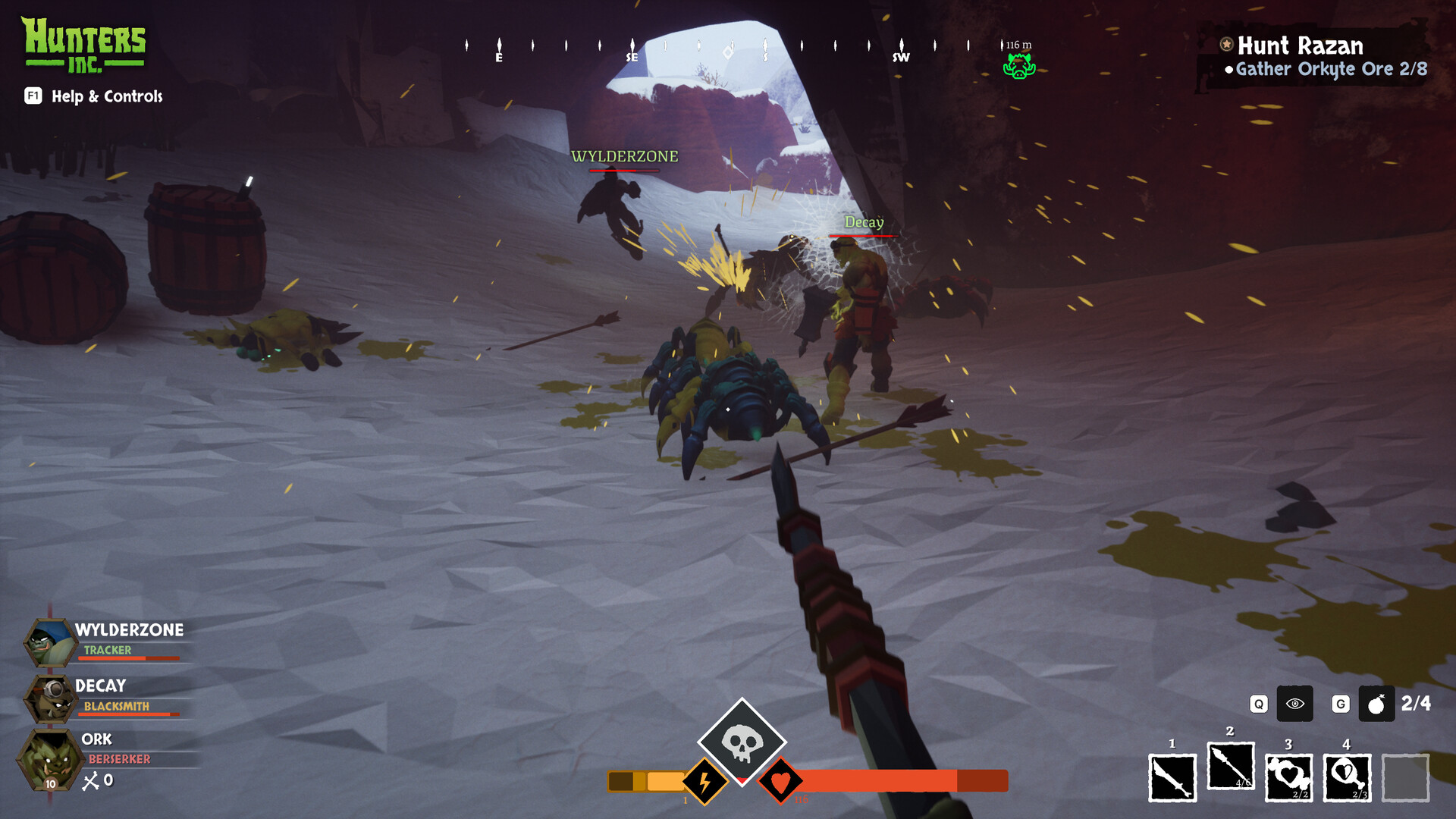Screen dimensions: 1456x819
Task: Open the green boar tracker icon on compass
Action: pyautogui.click(x=1021, y=66)
